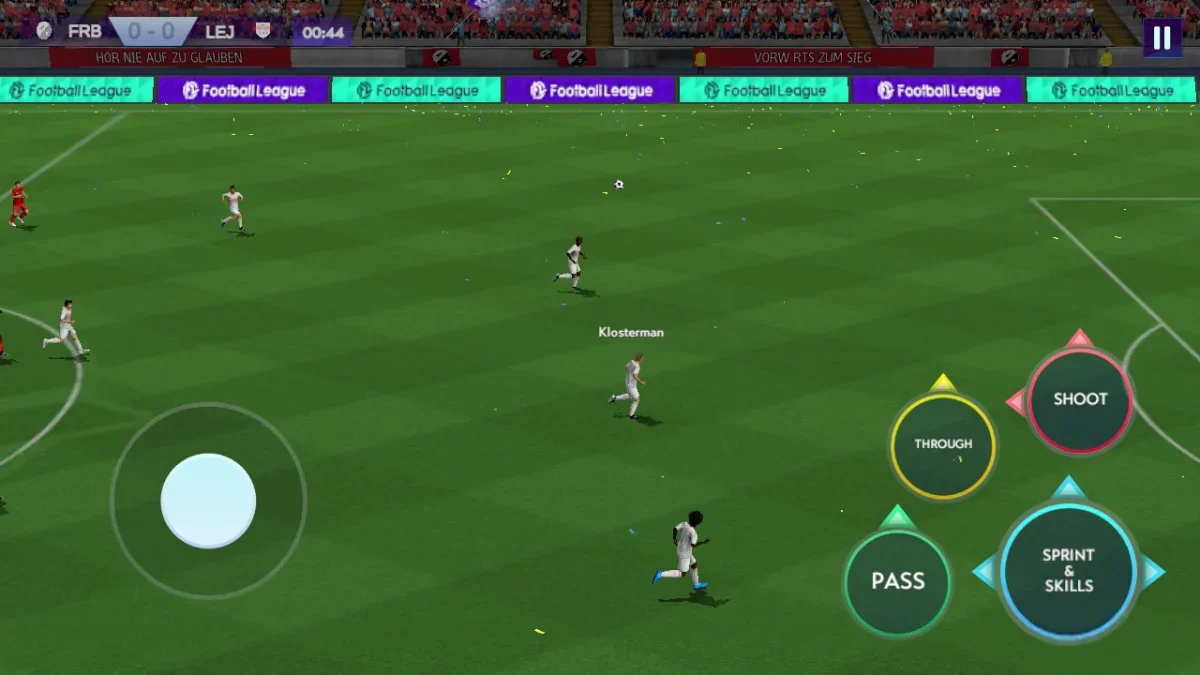Image resolution: width=1200 pixels, height=675 pixels.
Task: Pause the match with the pause button
Action: click(1162, 38)
